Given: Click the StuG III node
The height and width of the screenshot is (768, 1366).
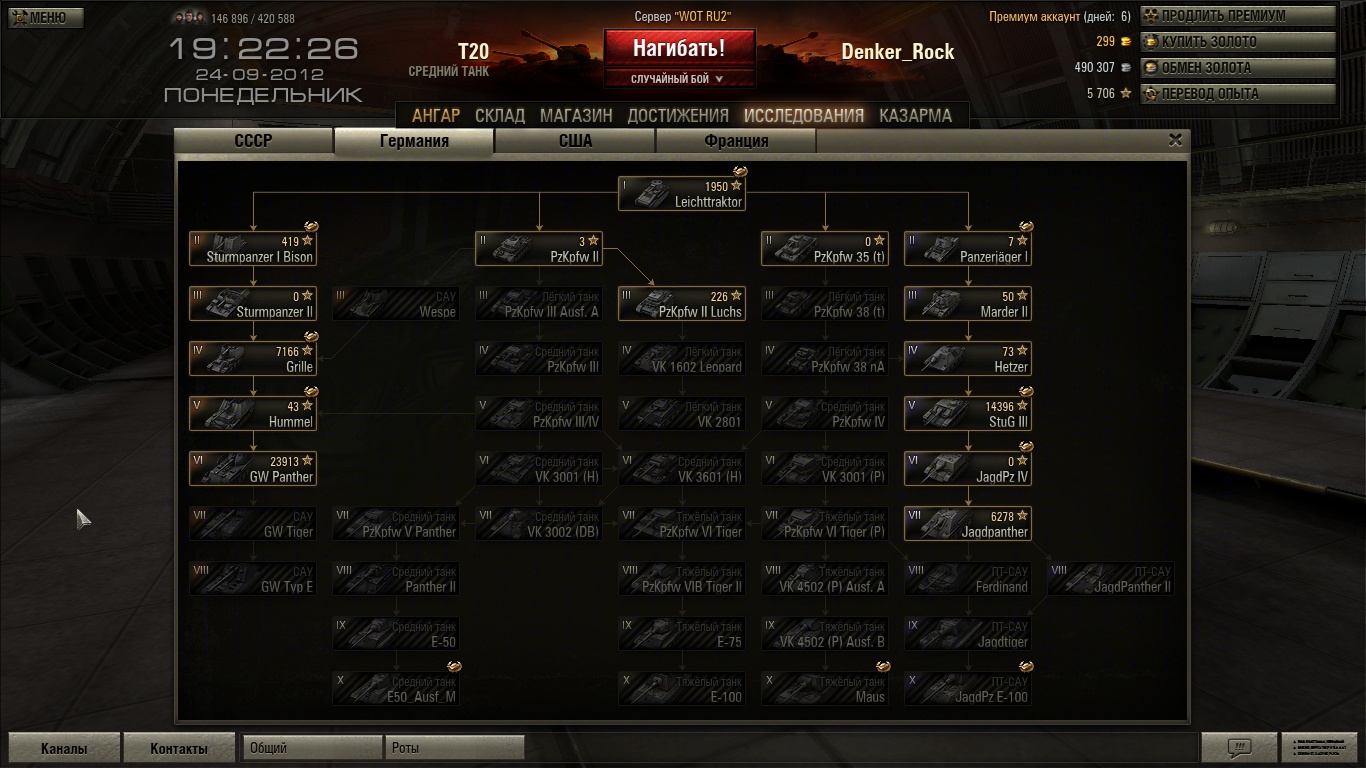Looking at the screenshot, I should 967,414.
